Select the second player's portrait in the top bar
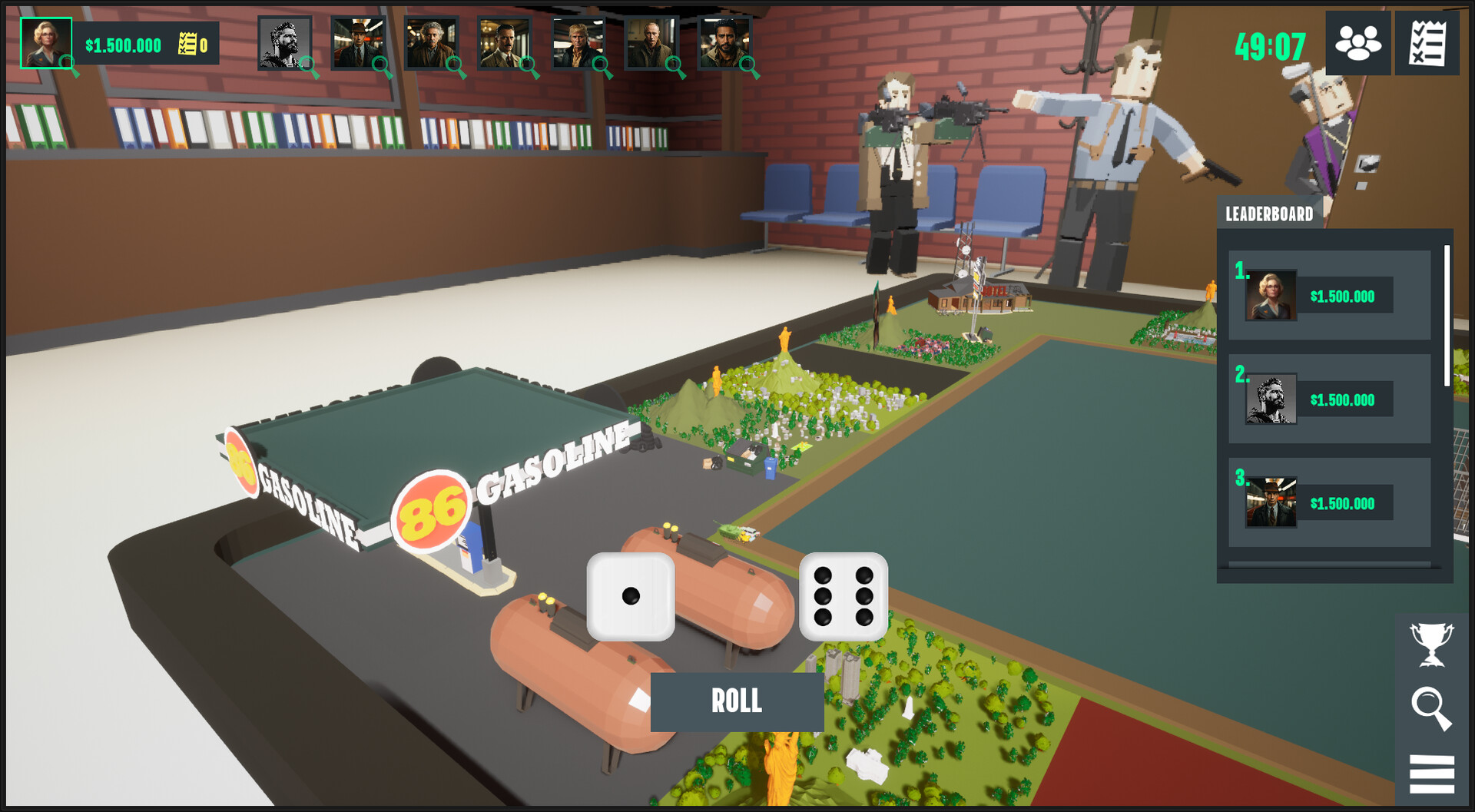This screenshot has width=1475, height=812. coord(357,42)
